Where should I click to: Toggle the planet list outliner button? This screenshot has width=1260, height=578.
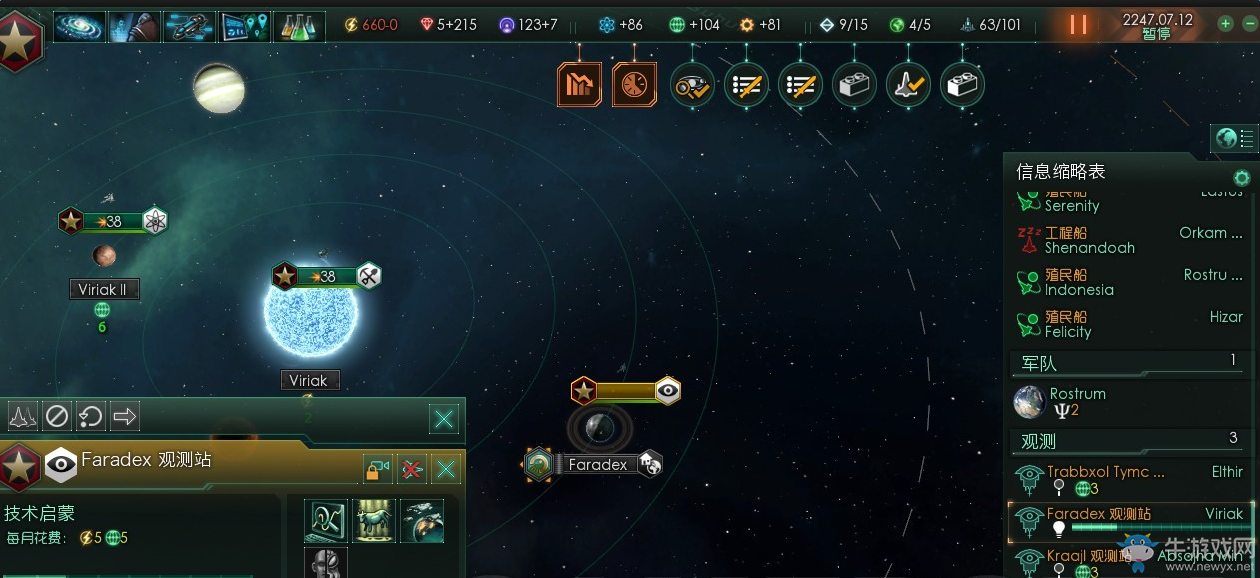click(x=1234, y=138)
